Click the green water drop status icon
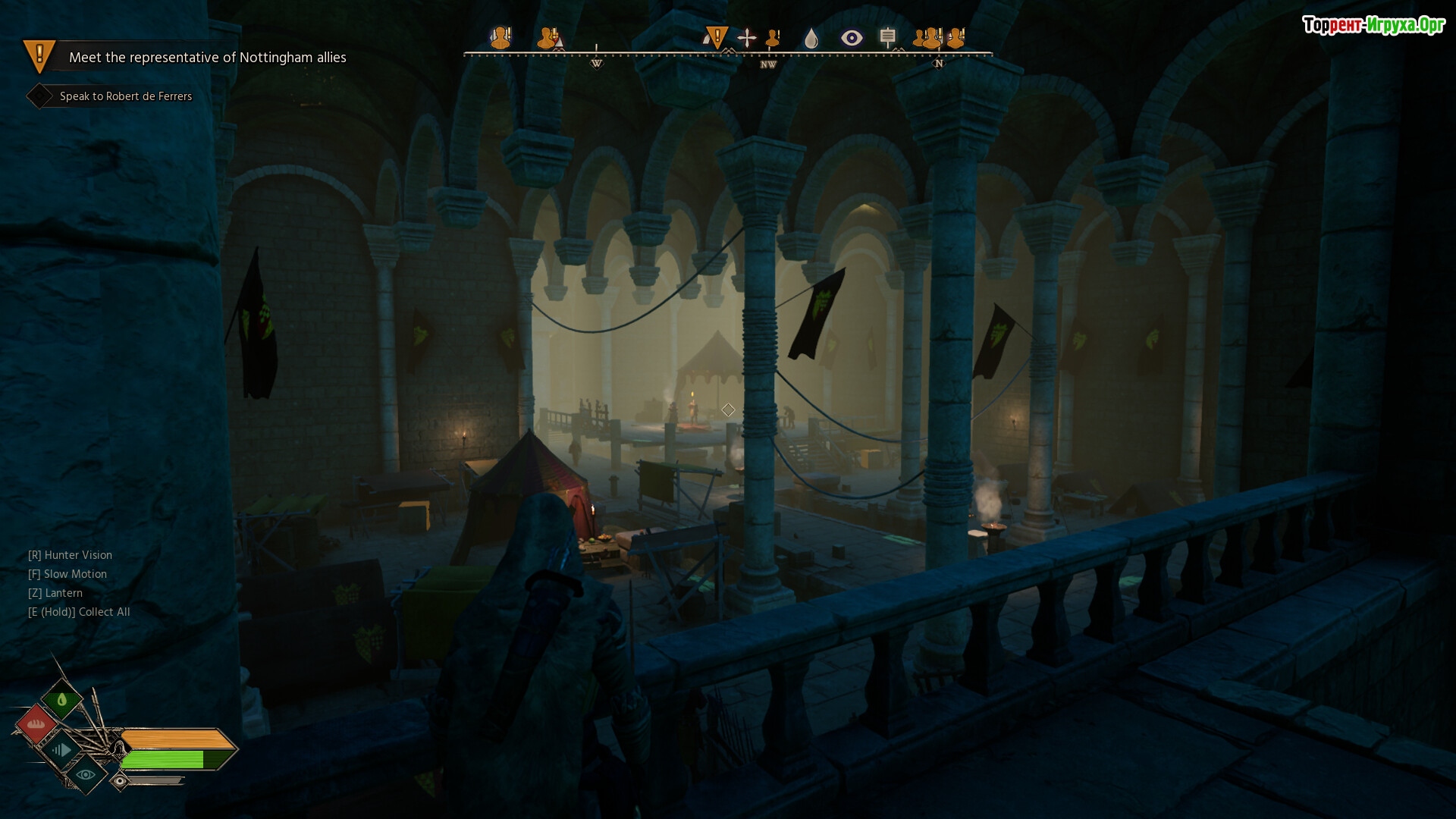 (x=62, y=699)
